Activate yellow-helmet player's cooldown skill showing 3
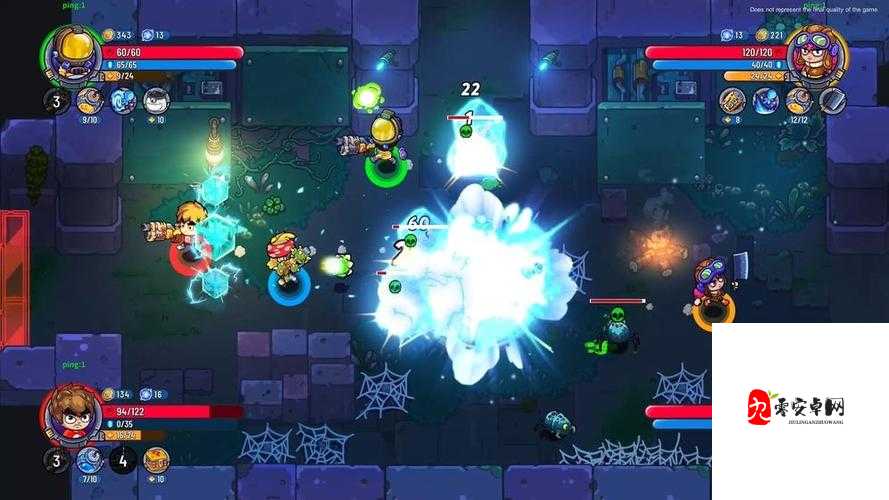This screenshot has width=889, height=500. click(x=56, y=100)
